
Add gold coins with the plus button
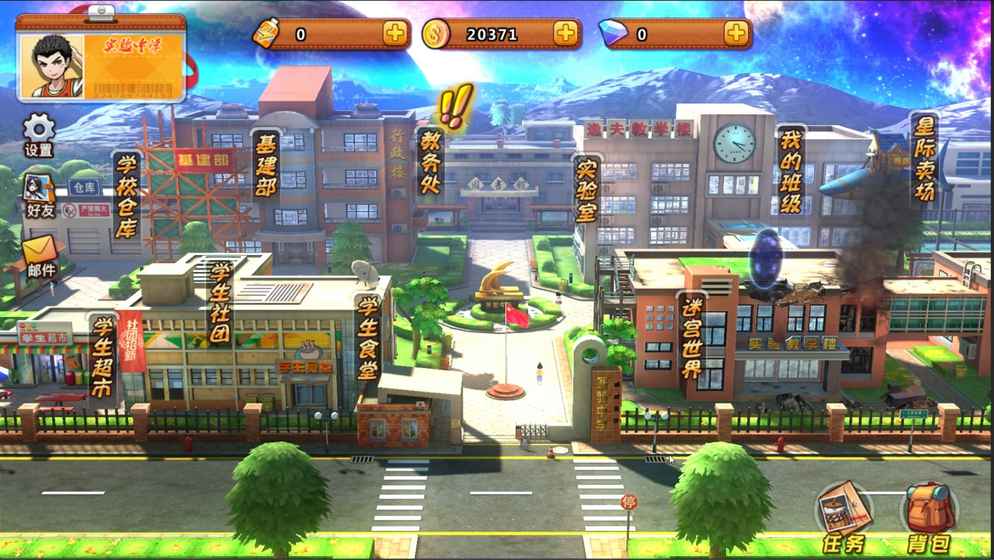(565, 34)
